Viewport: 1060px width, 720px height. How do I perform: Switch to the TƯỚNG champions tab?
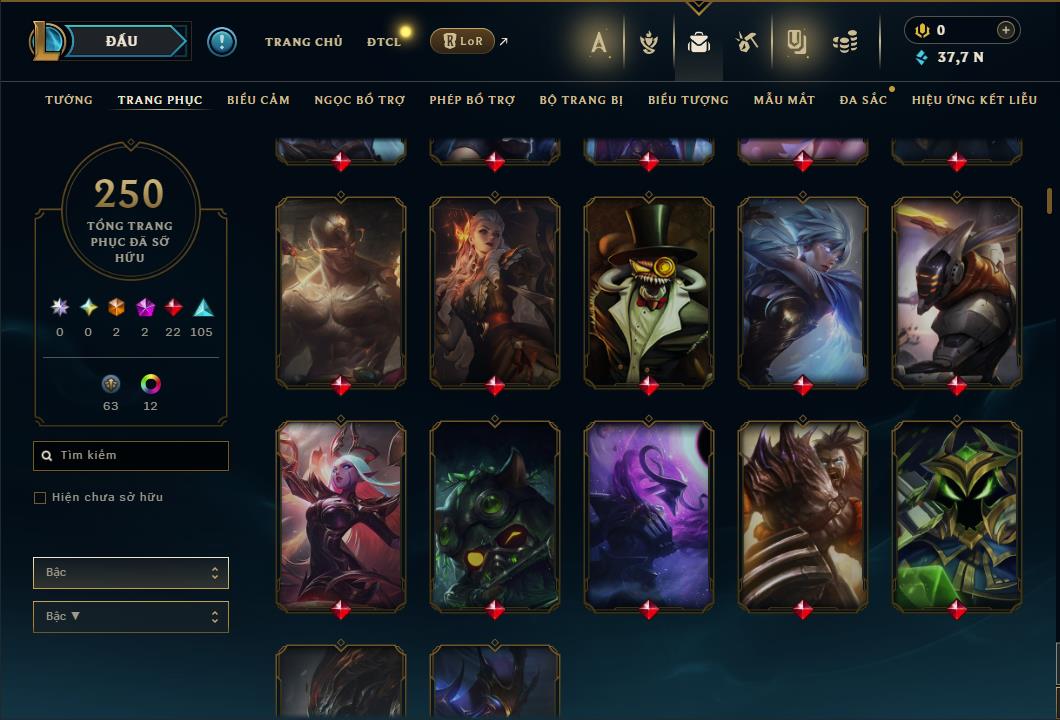click(x=69, y=100)
